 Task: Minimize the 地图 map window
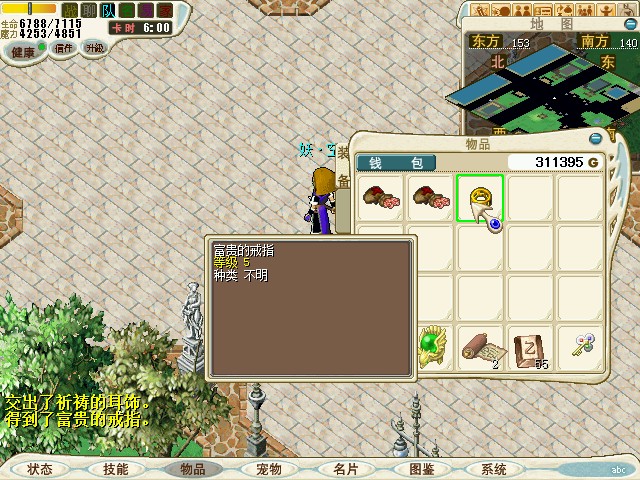[x=632, y=22]
